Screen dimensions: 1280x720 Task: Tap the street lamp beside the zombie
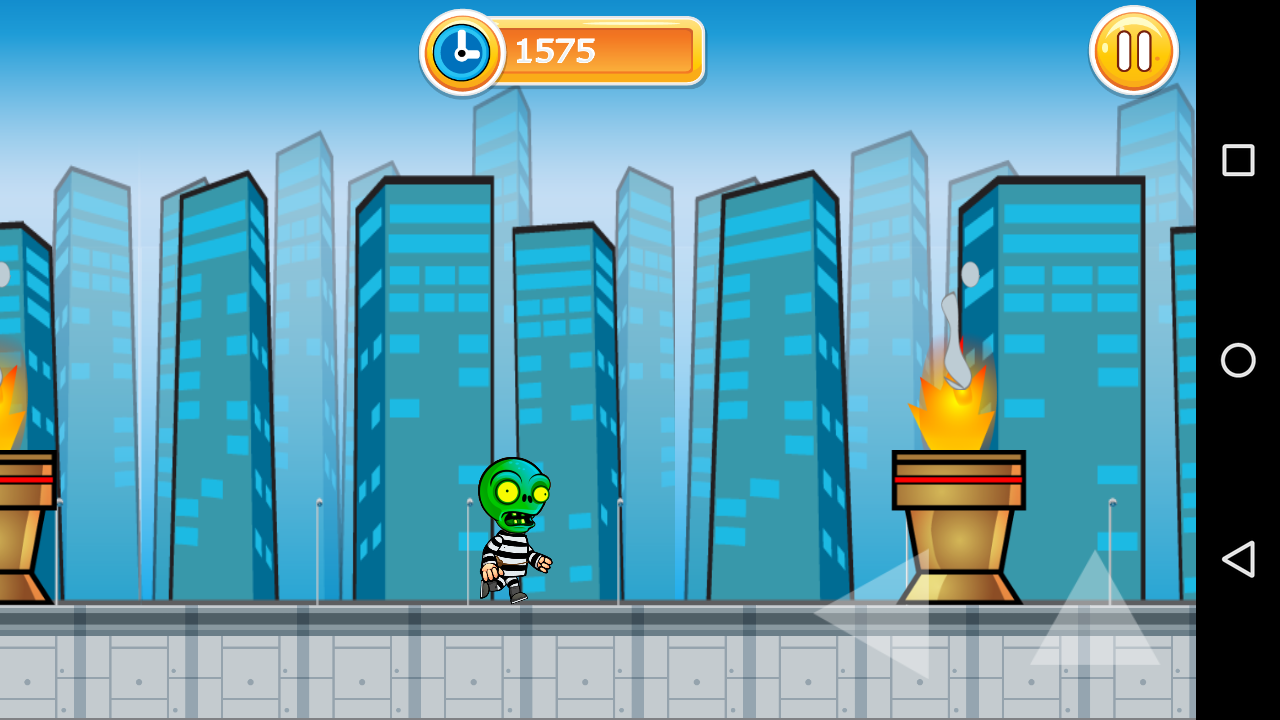point(468,550)
